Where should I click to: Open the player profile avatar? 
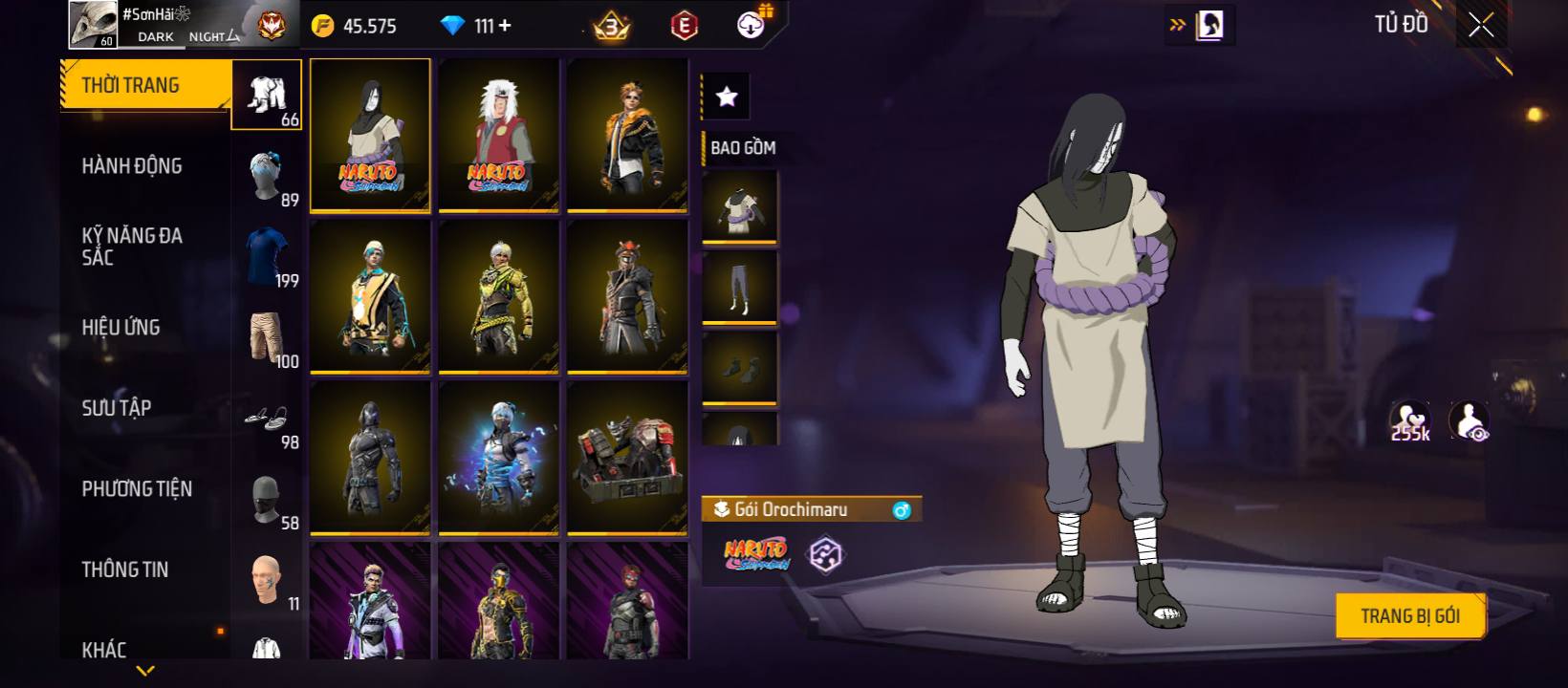click(94, 25)
